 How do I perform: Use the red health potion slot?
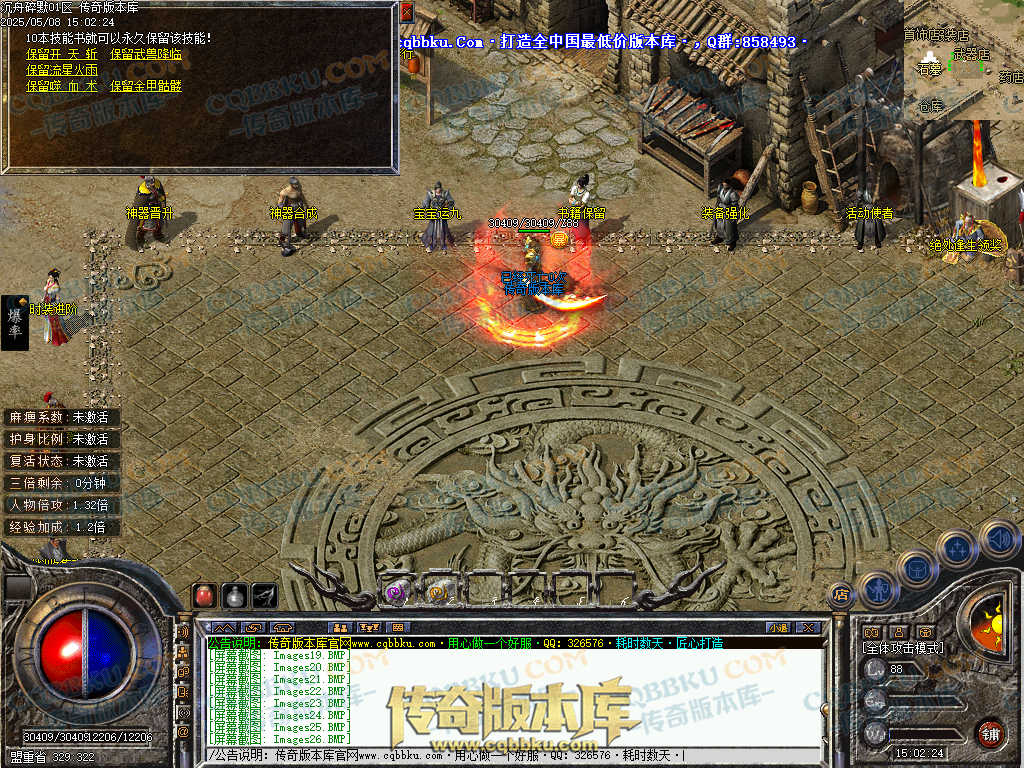204,595
